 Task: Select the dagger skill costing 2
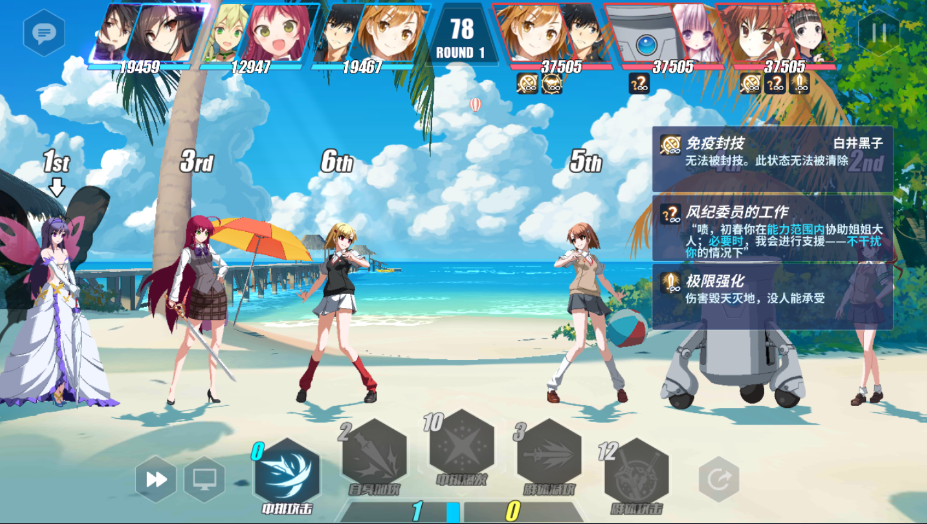pyautogui.click(x=374, y=456)
